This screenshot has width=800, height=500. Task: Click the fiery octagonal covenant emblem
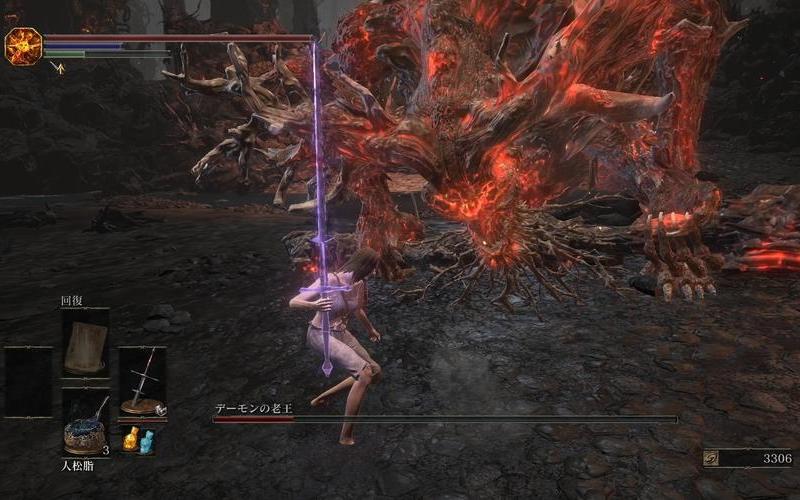[22, 46]
